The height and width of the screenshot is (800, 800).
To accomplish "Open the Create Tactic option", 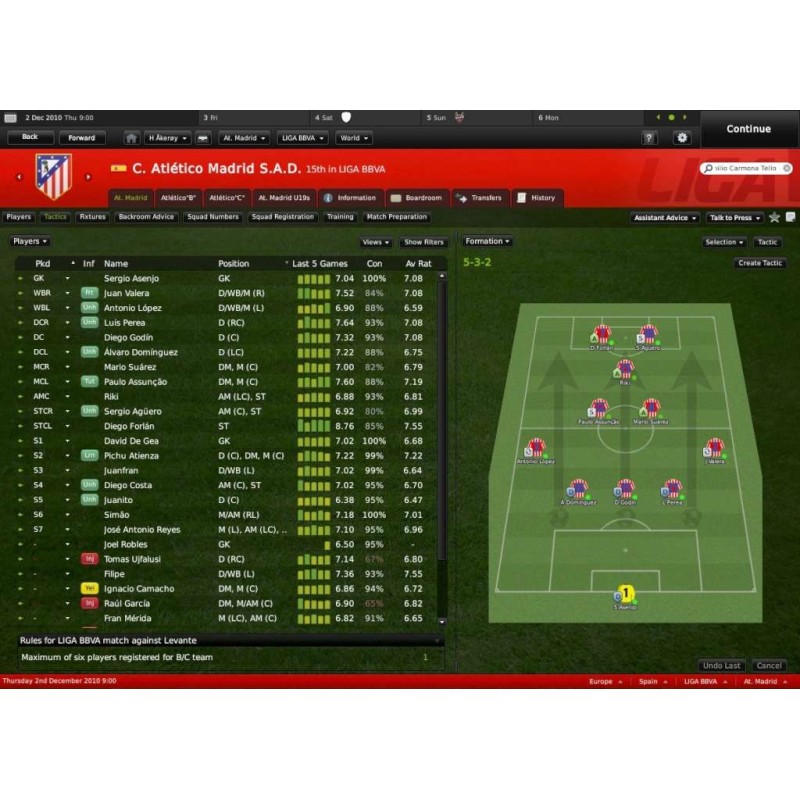I will (x=760, y=263).
